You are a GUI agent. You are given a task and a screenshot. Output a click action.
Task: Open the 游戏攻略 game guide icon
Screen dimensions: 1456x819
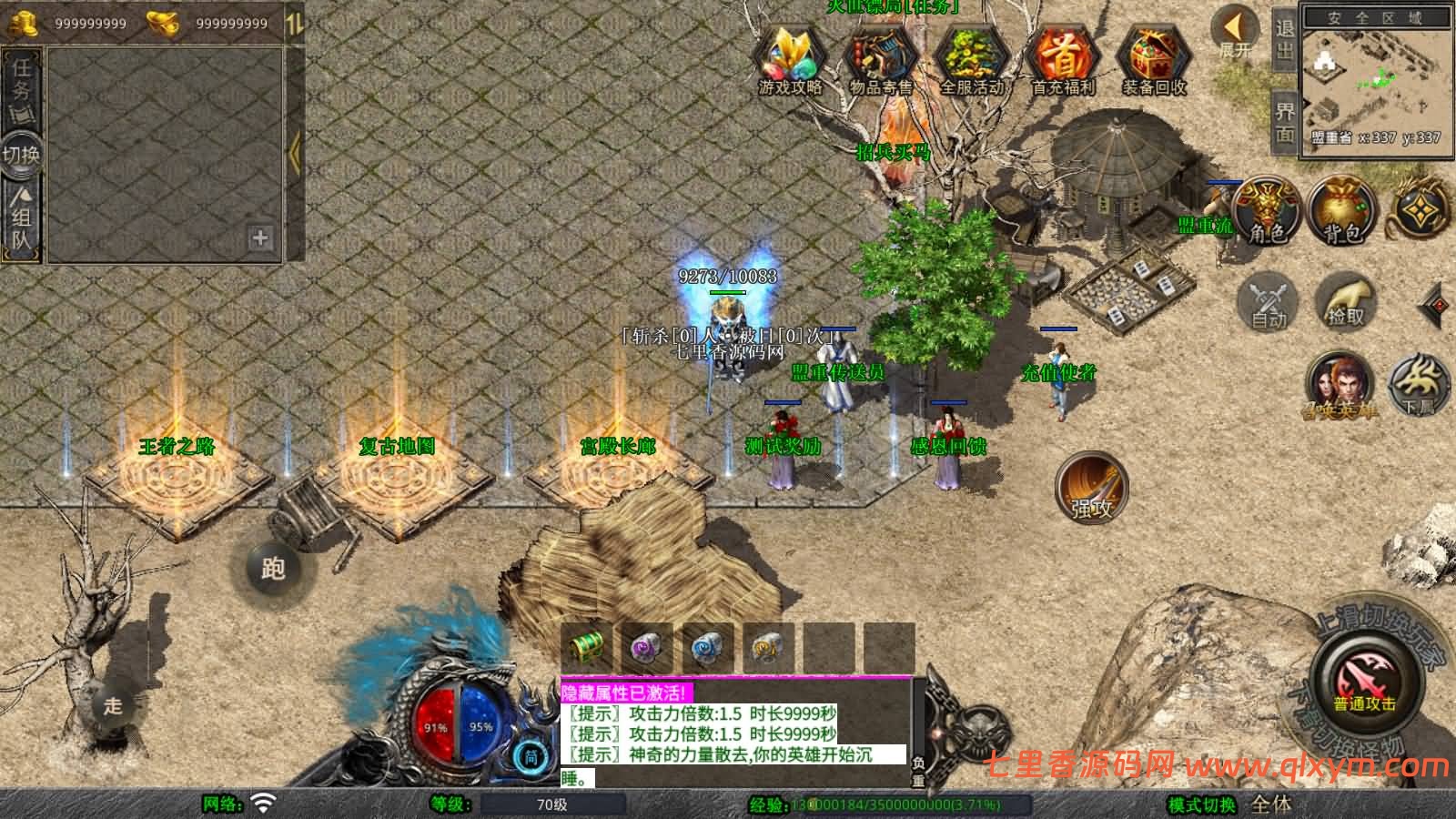790,58
